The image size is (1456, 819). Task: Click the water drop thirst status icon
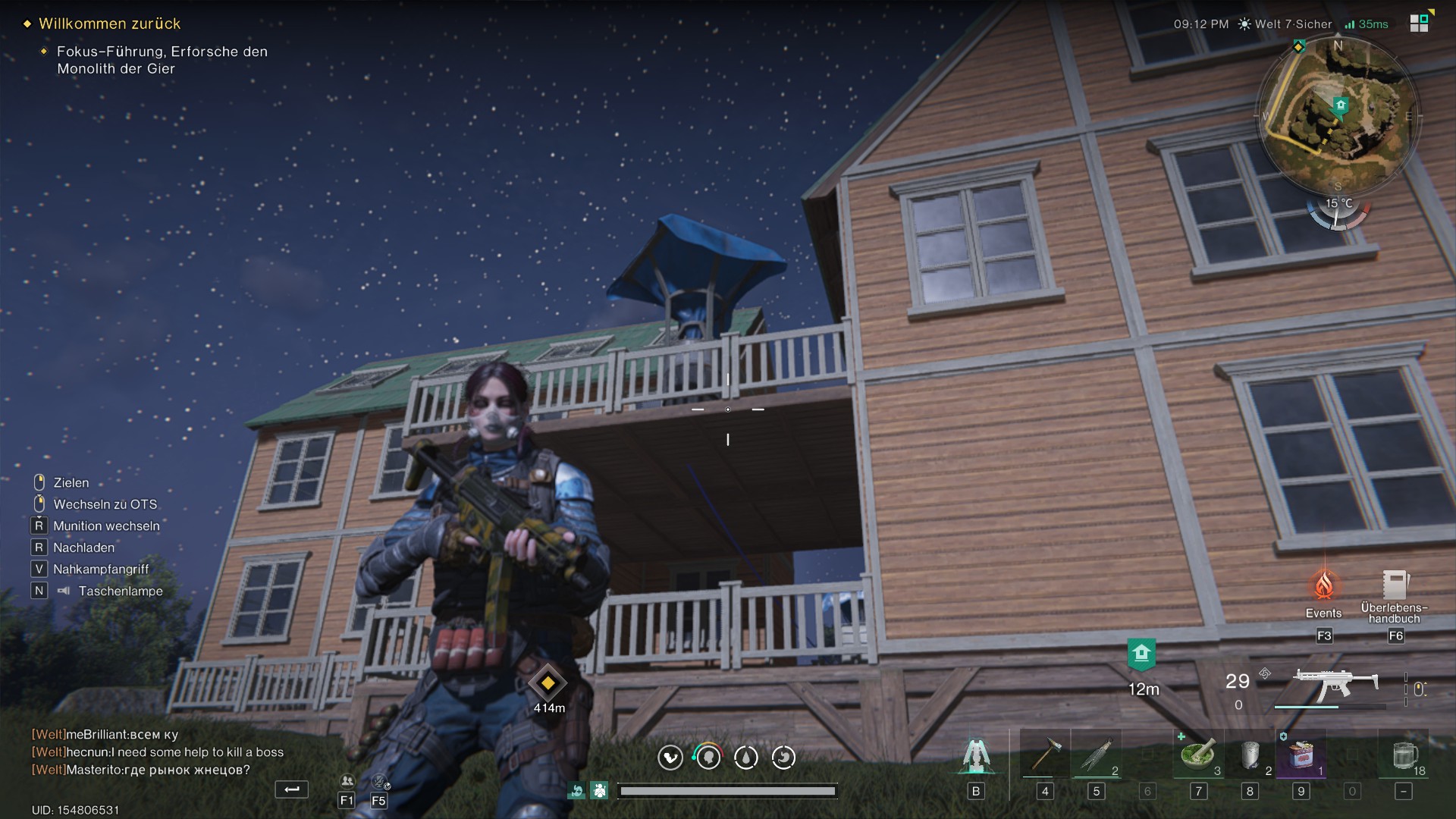[x=746, y=757]
